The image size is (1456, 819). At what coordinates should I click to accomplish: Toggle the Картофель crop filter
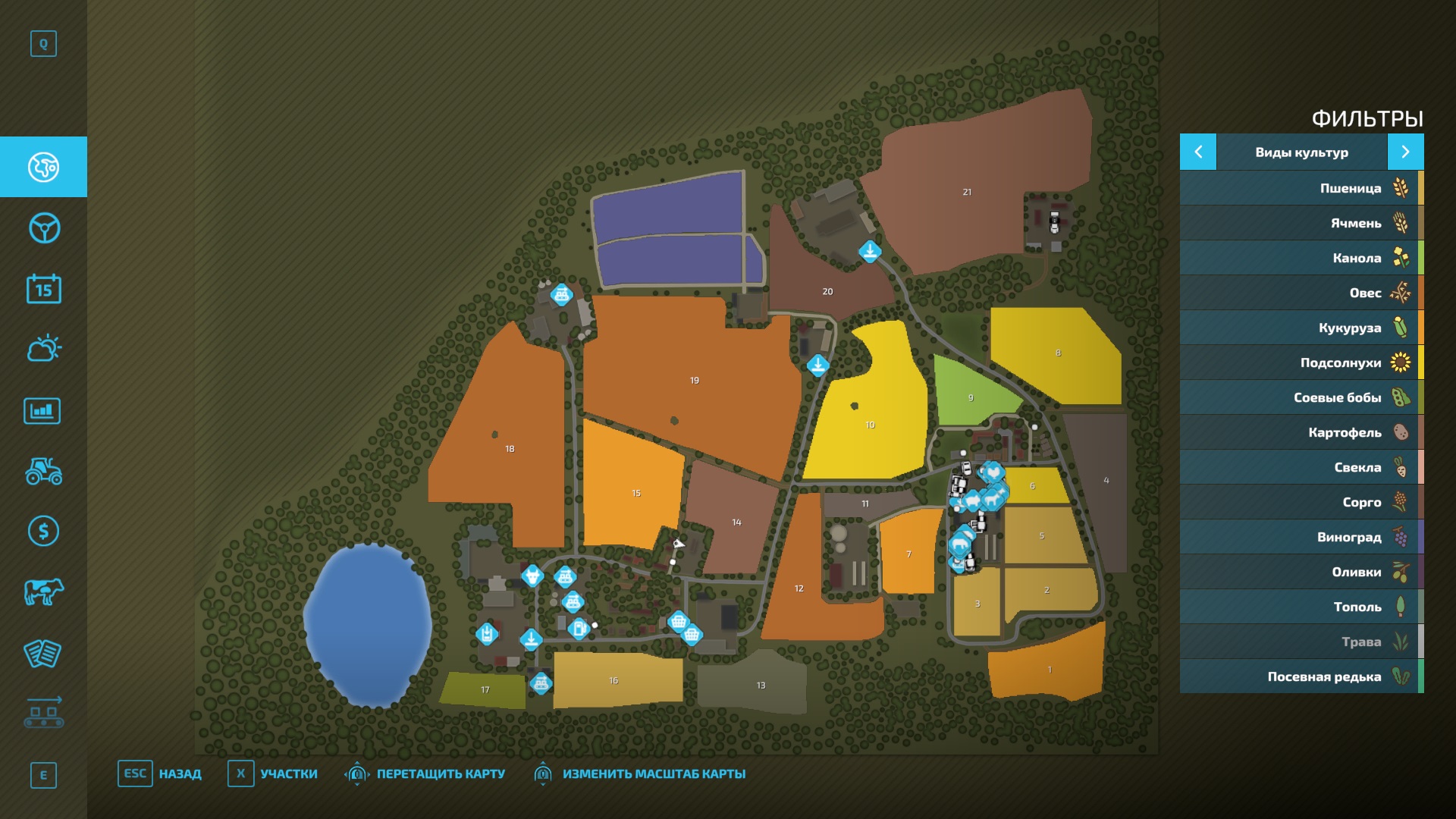1301,432
